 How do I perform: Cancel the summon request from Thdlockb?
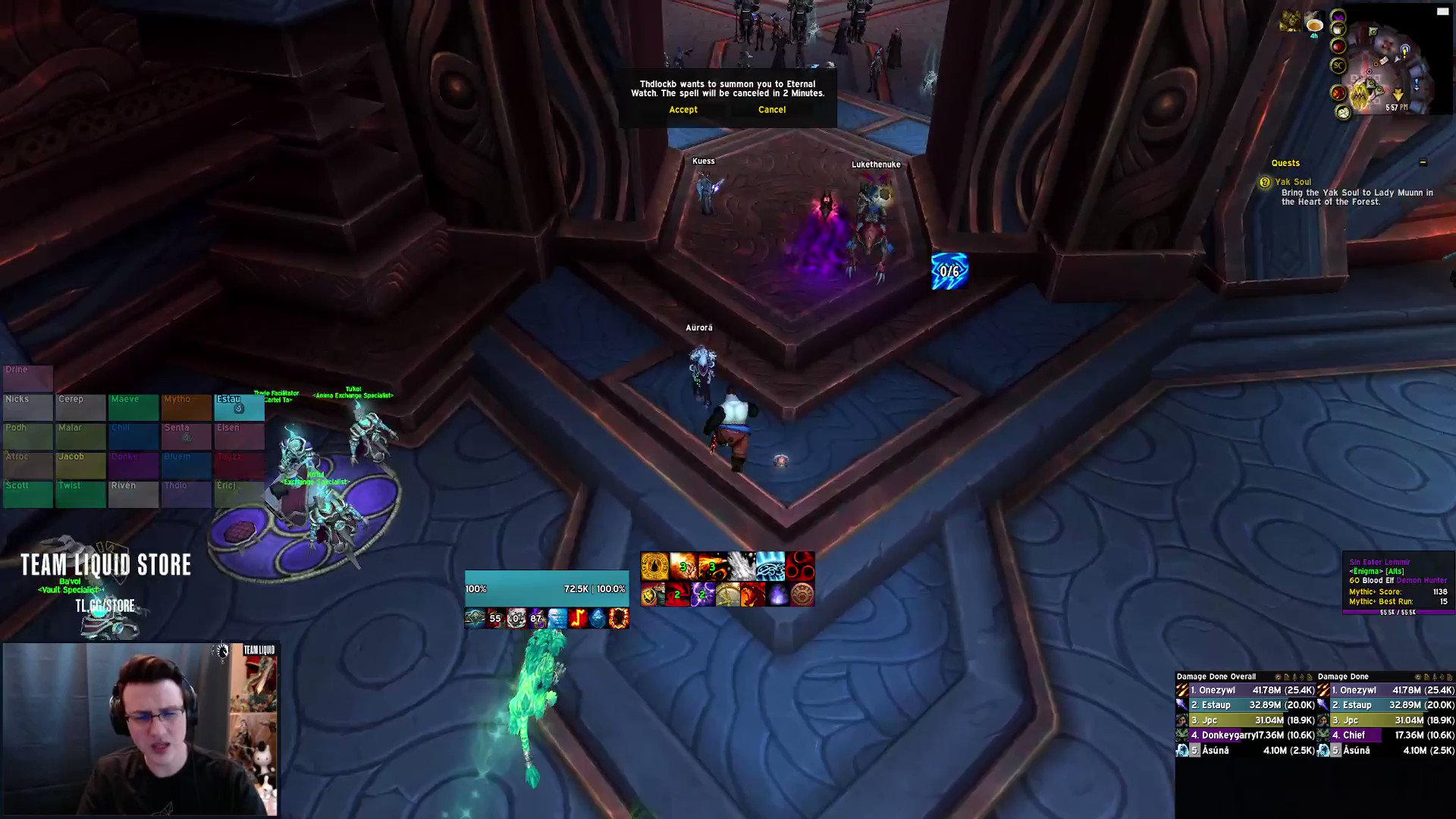tap(770, 109)
